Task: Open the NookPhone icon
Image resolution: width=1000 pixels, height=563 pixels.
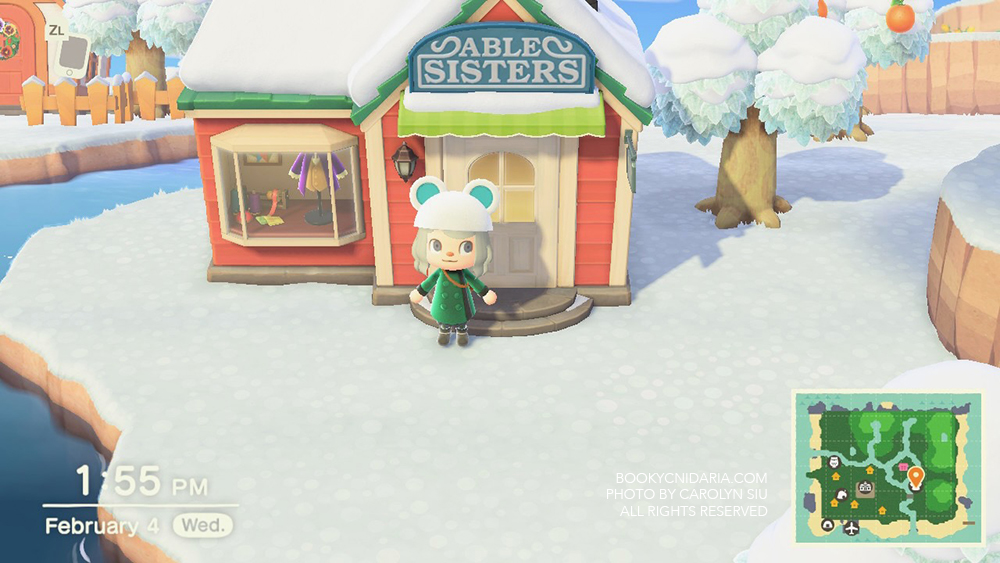Action: 69,59
